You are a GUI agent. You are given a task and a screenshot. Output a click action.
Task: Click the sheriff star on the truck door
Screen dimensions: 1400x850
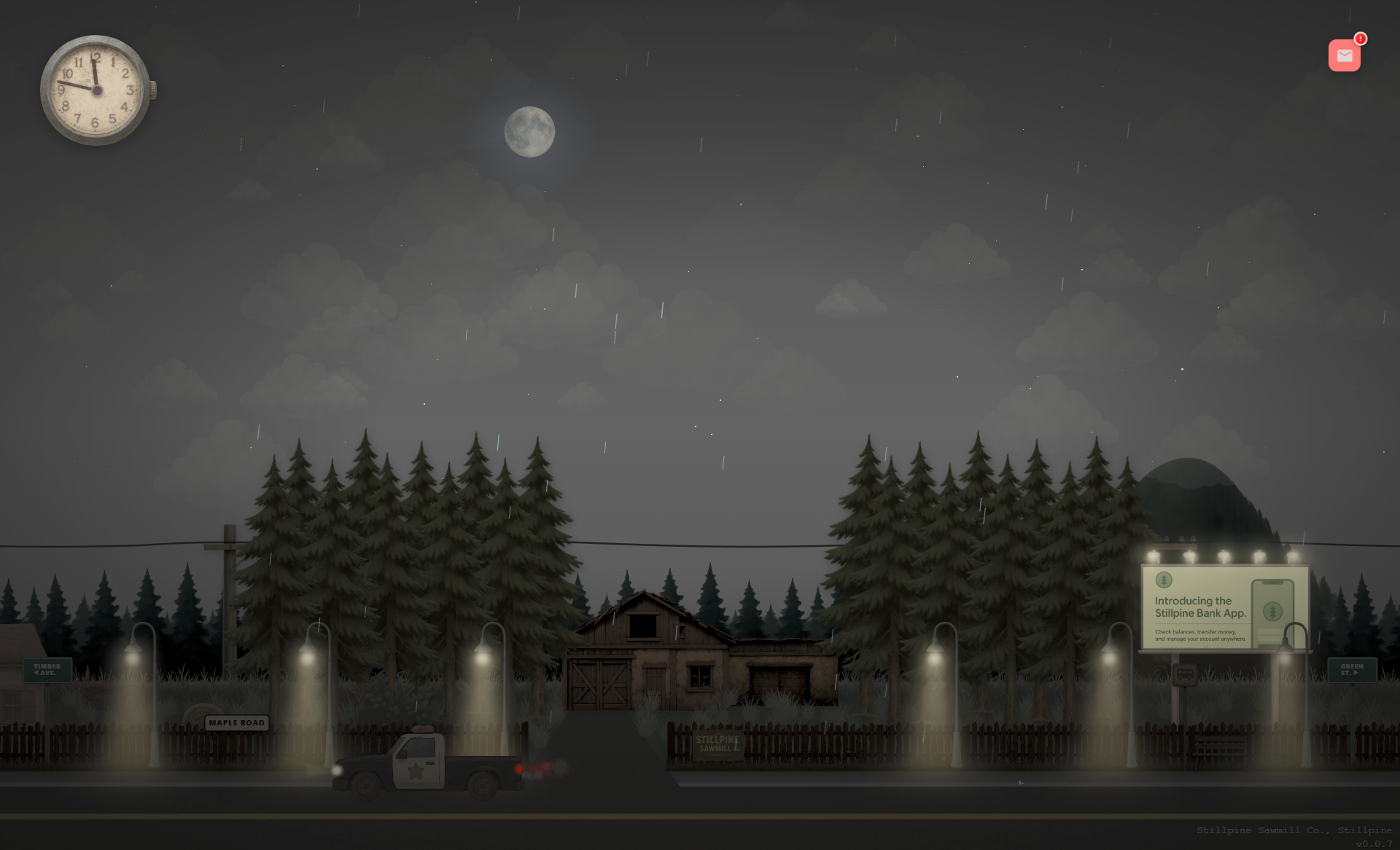click(416, 772)
